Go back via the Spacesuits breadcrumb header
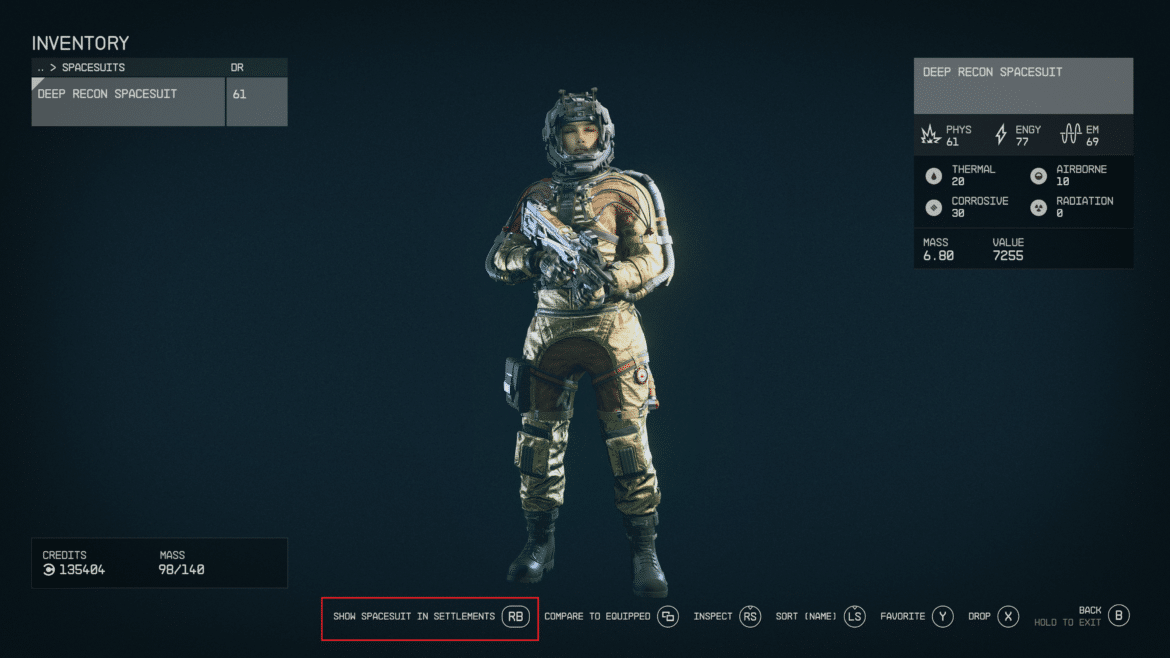The image size is (1170, 658). point(92,67)
